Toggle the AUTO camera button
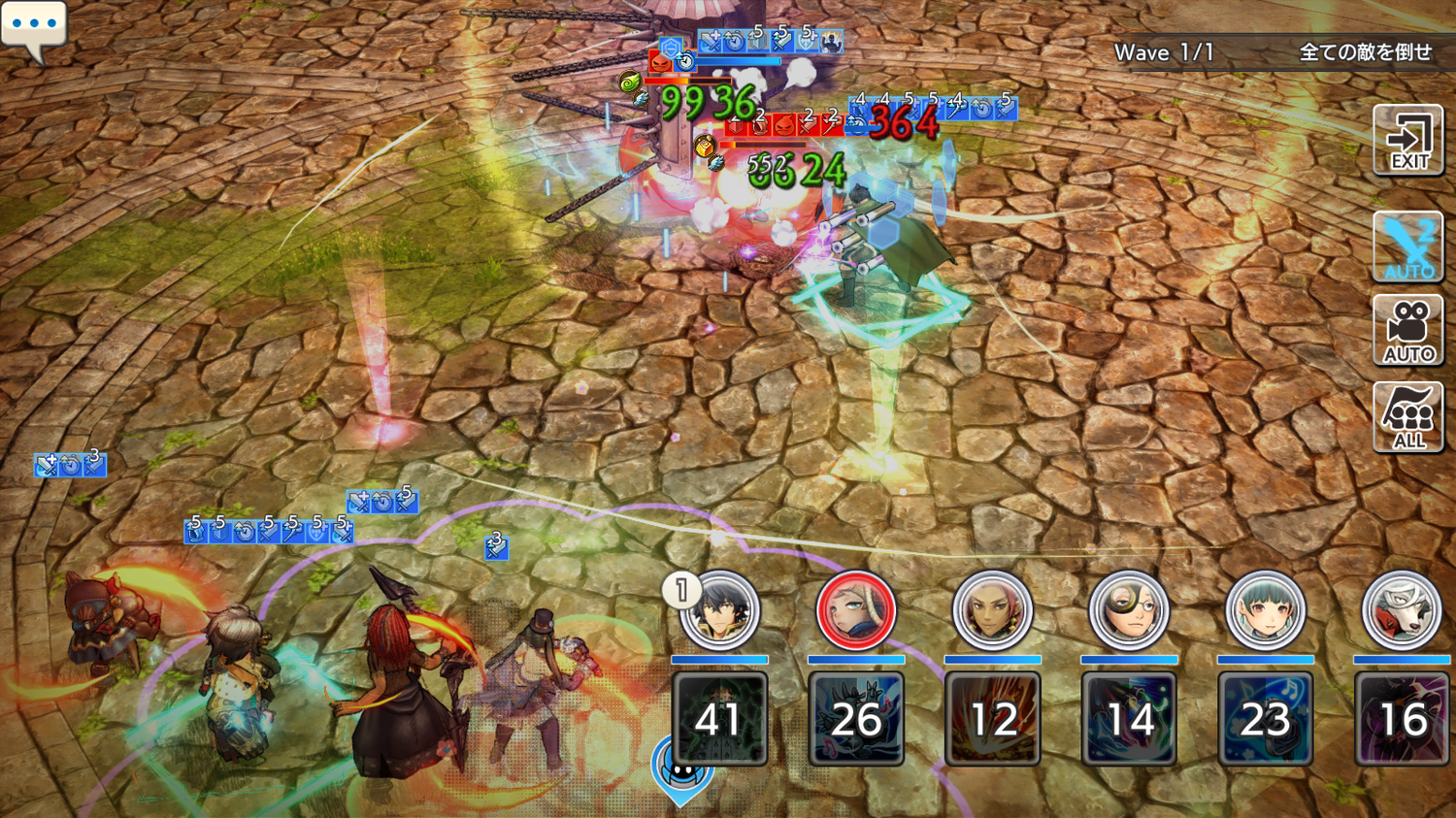1456x818 pixels. [x=1408, y=331]
